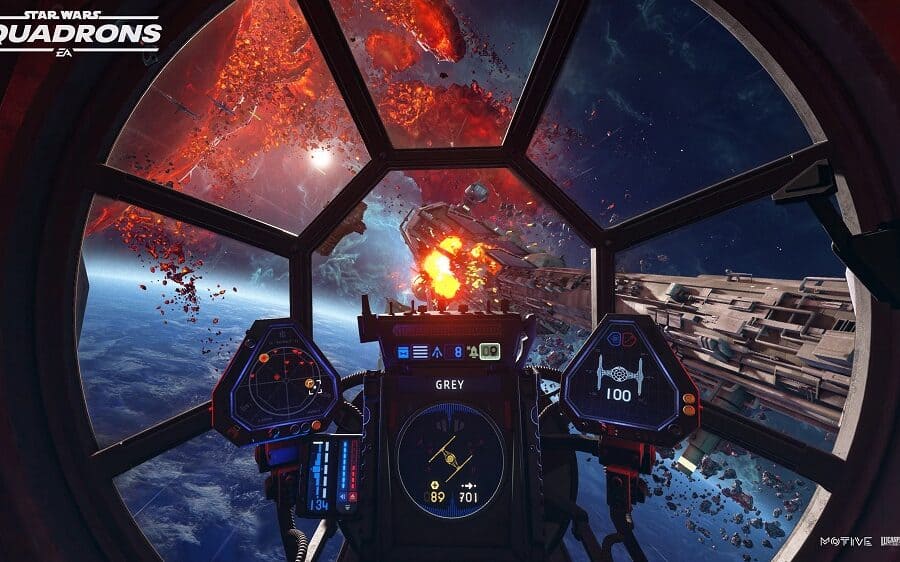Click the Motive studio logo

tap(839, 541)
